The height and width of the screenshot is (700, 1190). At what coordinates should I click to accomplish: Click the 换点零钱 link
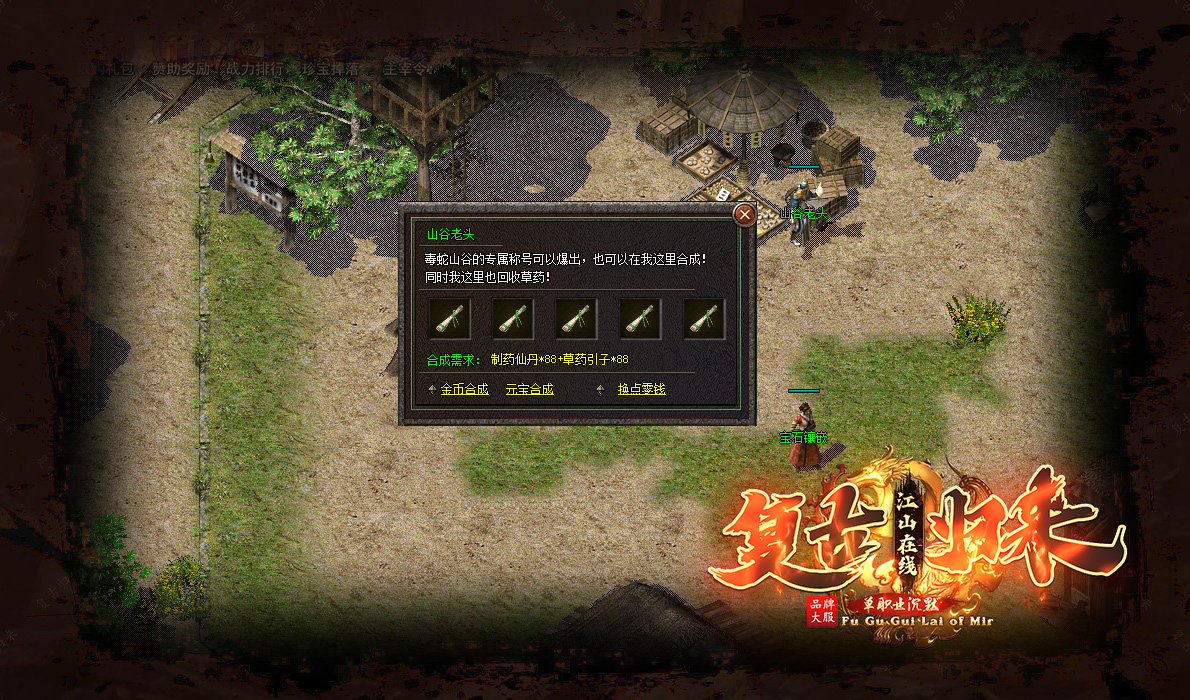[x=641, y=389]
